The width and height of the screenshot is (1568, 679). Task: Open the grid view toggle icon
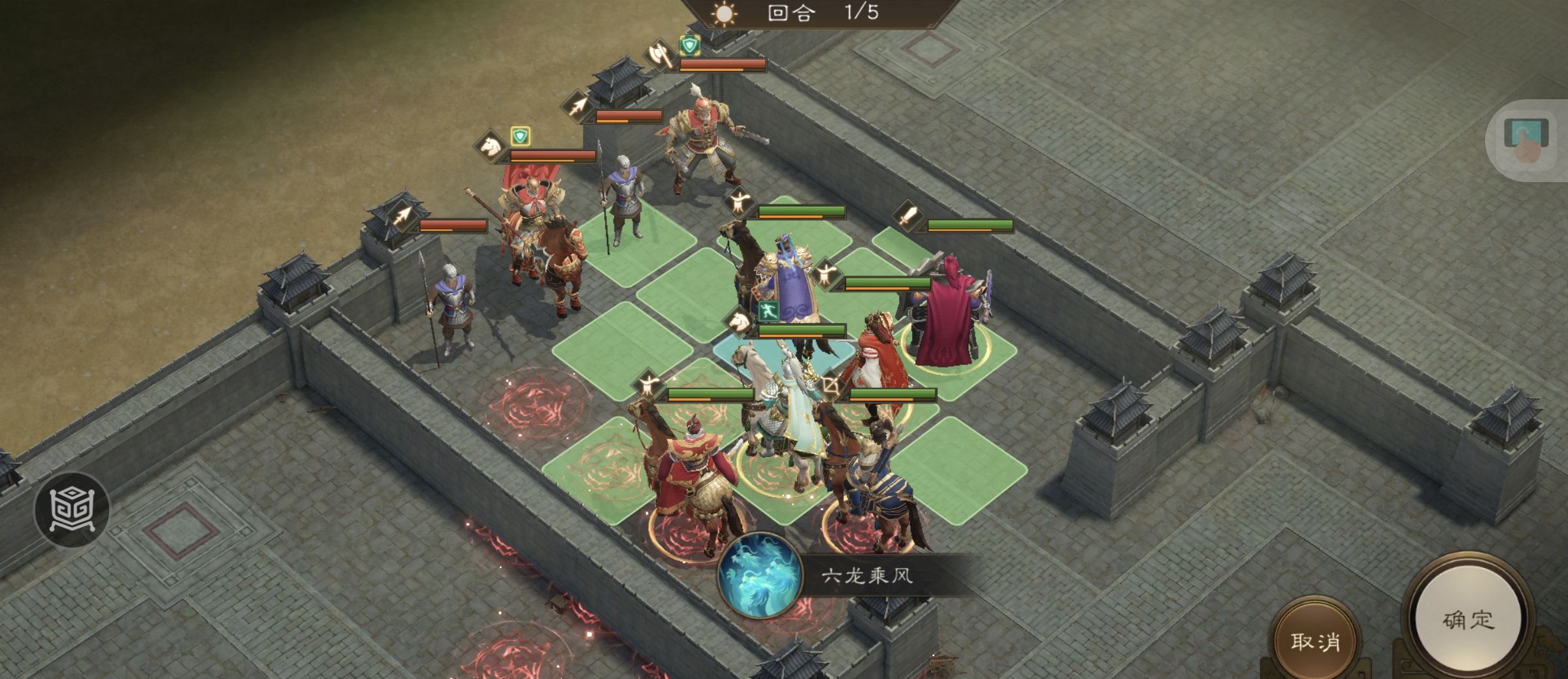(x=72, y=509)
